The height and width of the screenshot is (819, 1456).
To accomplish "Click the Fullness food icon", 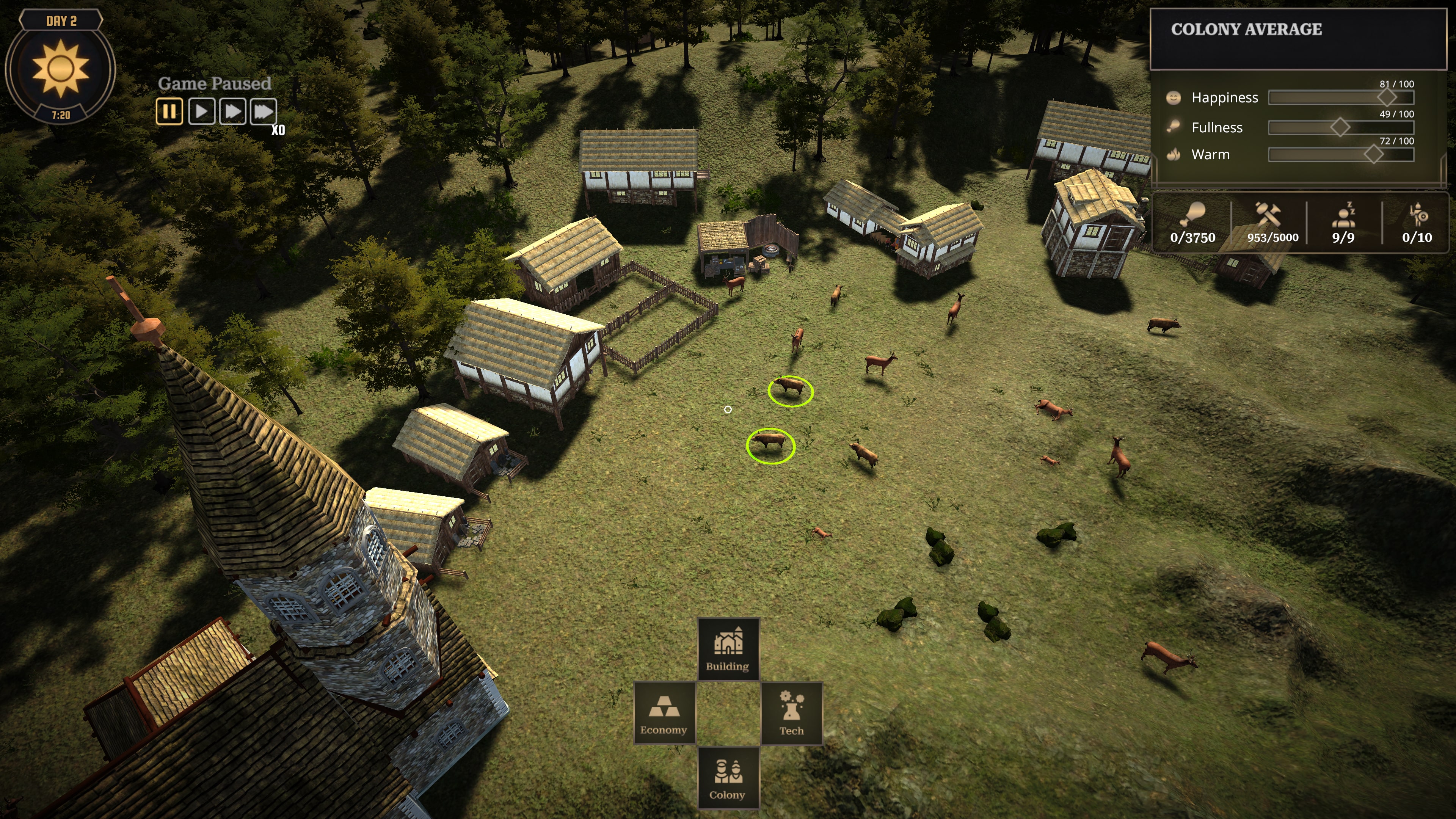I will click(x=1174, y=126).
